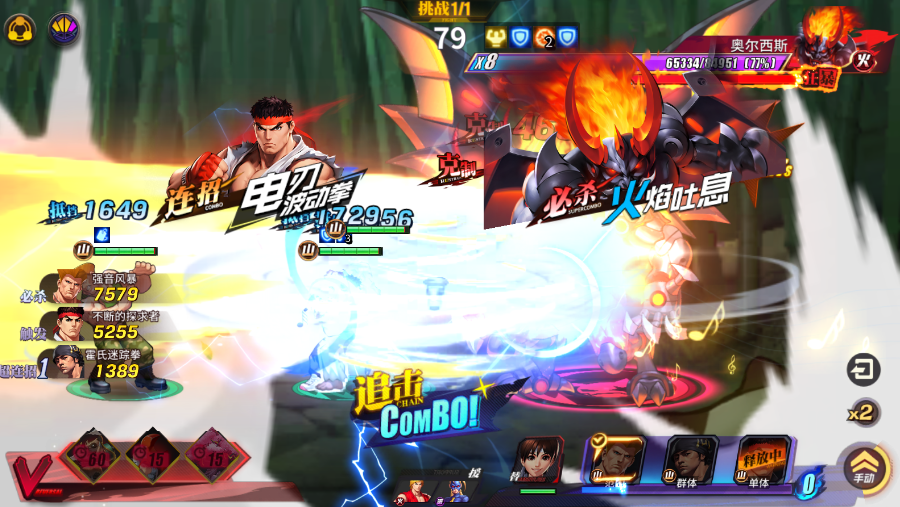Select the 群体 group skill portrait
The height and width of the screenshot is (507, 900).
(691, 461)
